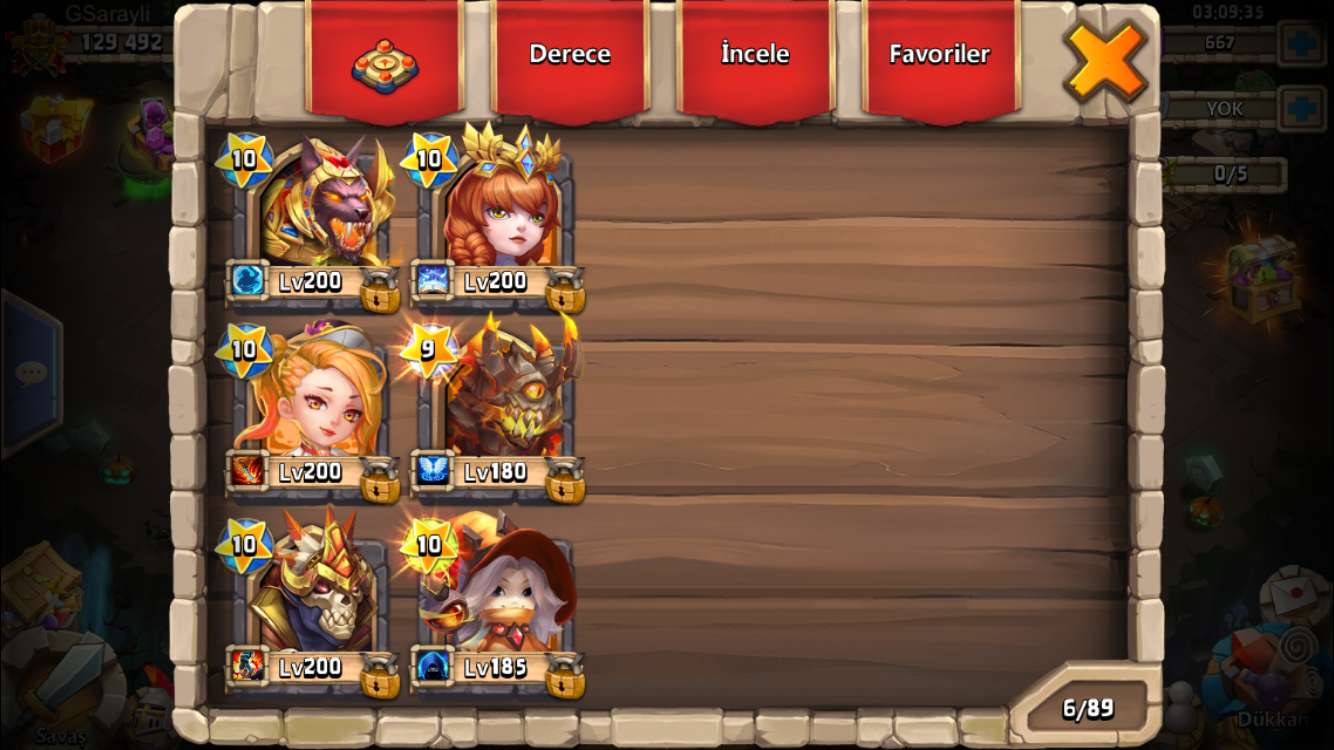Close the hero list with the X
The height and width of the screenshot is (750, 1334).
tap(1105, 60)
